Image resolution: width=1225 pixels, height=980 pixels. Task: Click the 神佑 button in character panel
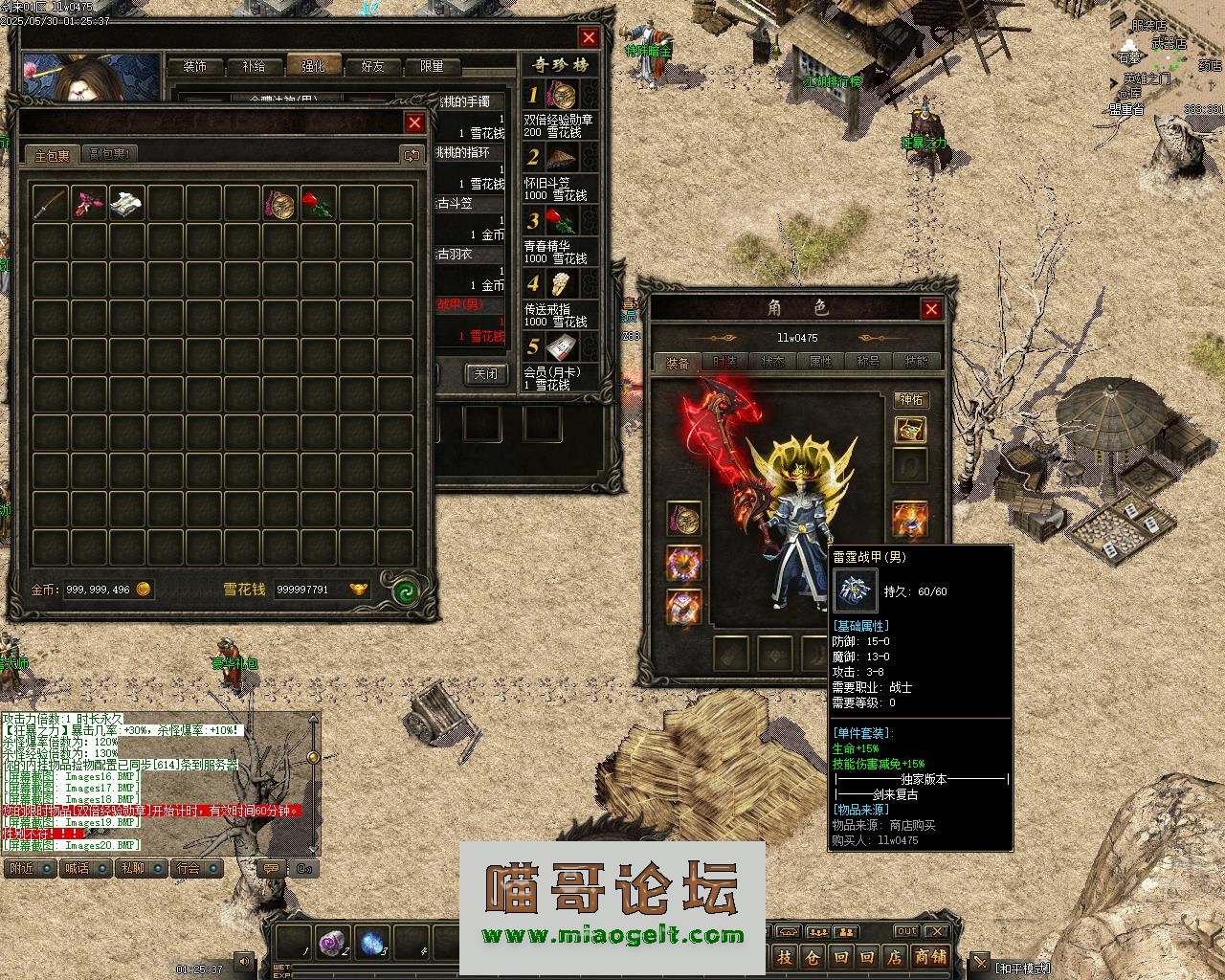910,399
